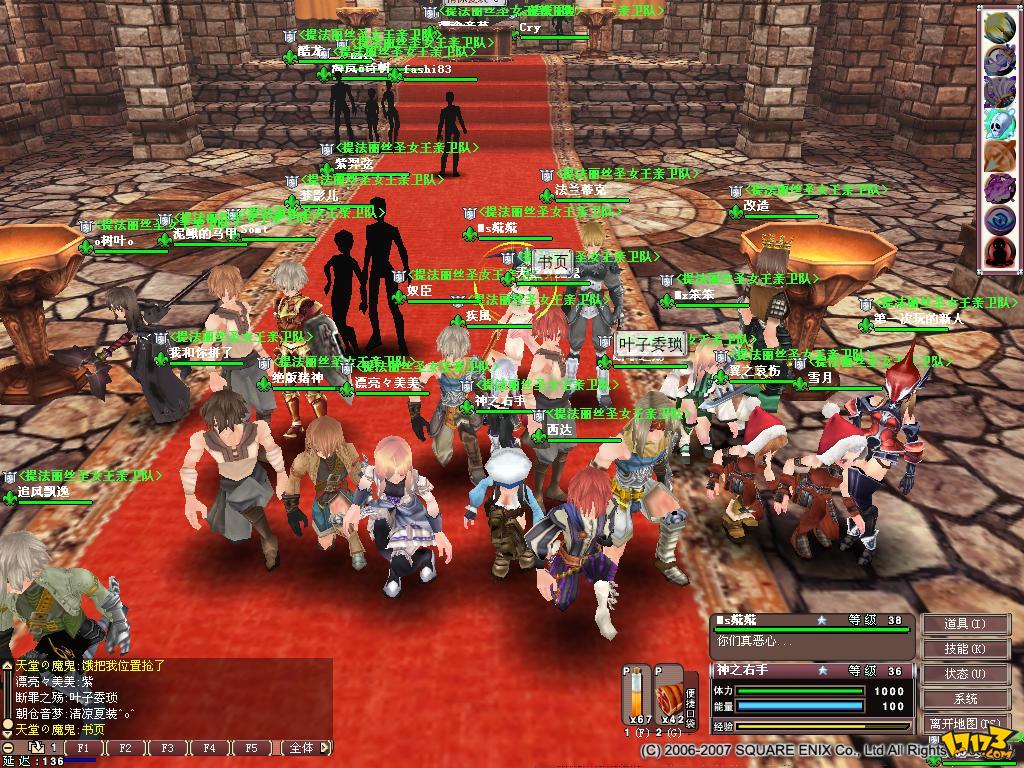The height and width of the screenshot is (768, 1024).
Task: Select the F2 chat shortcut tab
Action: coord(126,748)
